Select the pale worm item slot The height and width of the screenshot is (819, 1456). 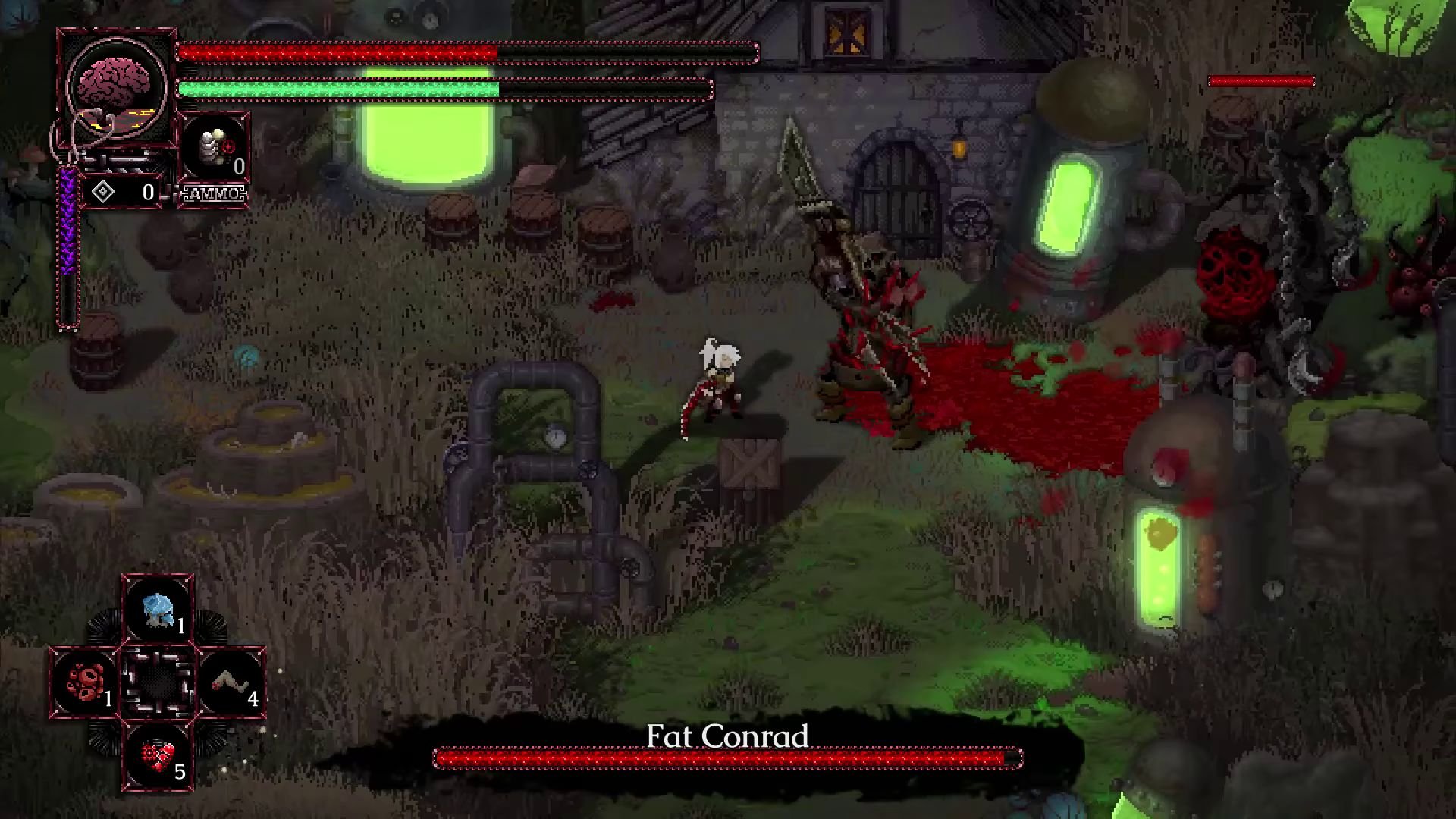pos(231,682)
